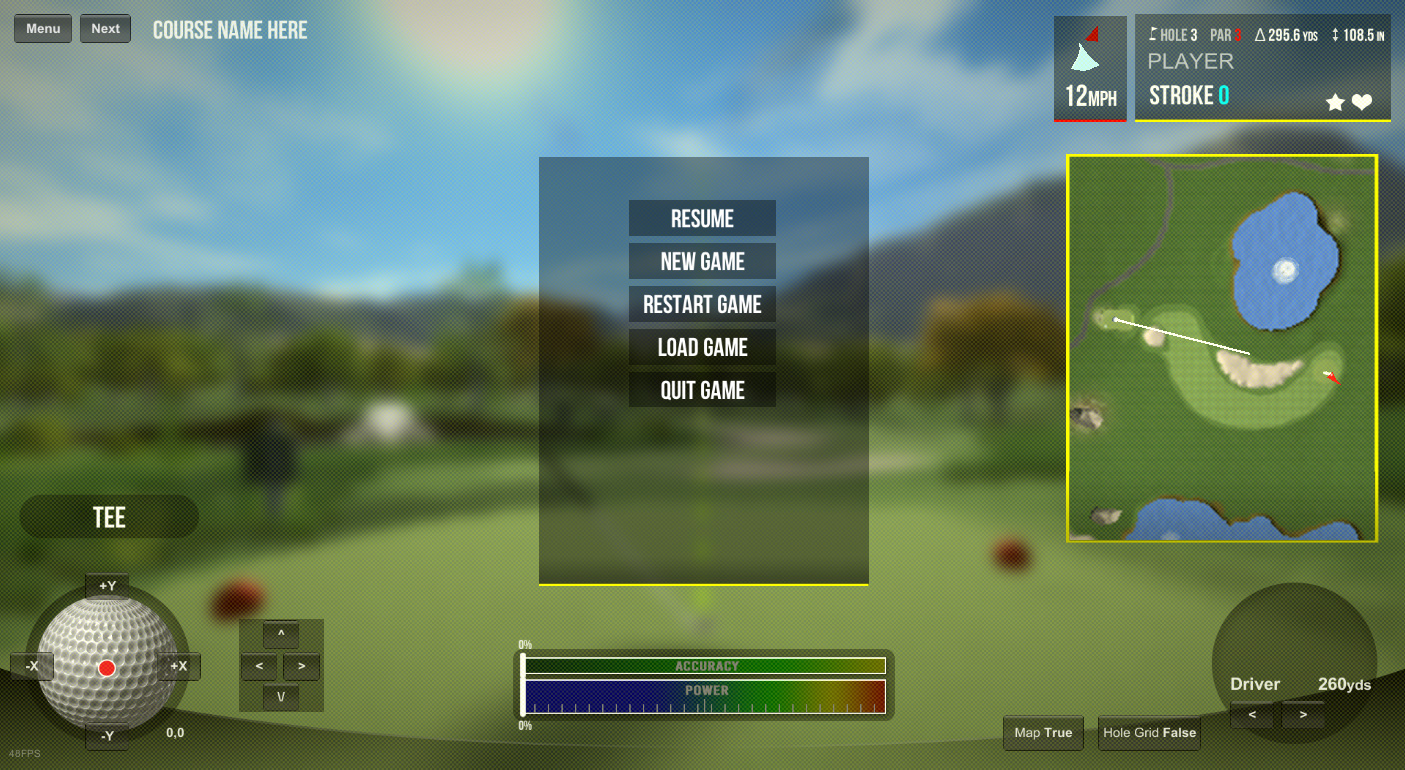The height and width of the screenshot is (770, 1405).
Task: Click the star icon in player panel
Action: coord(1335,102)
